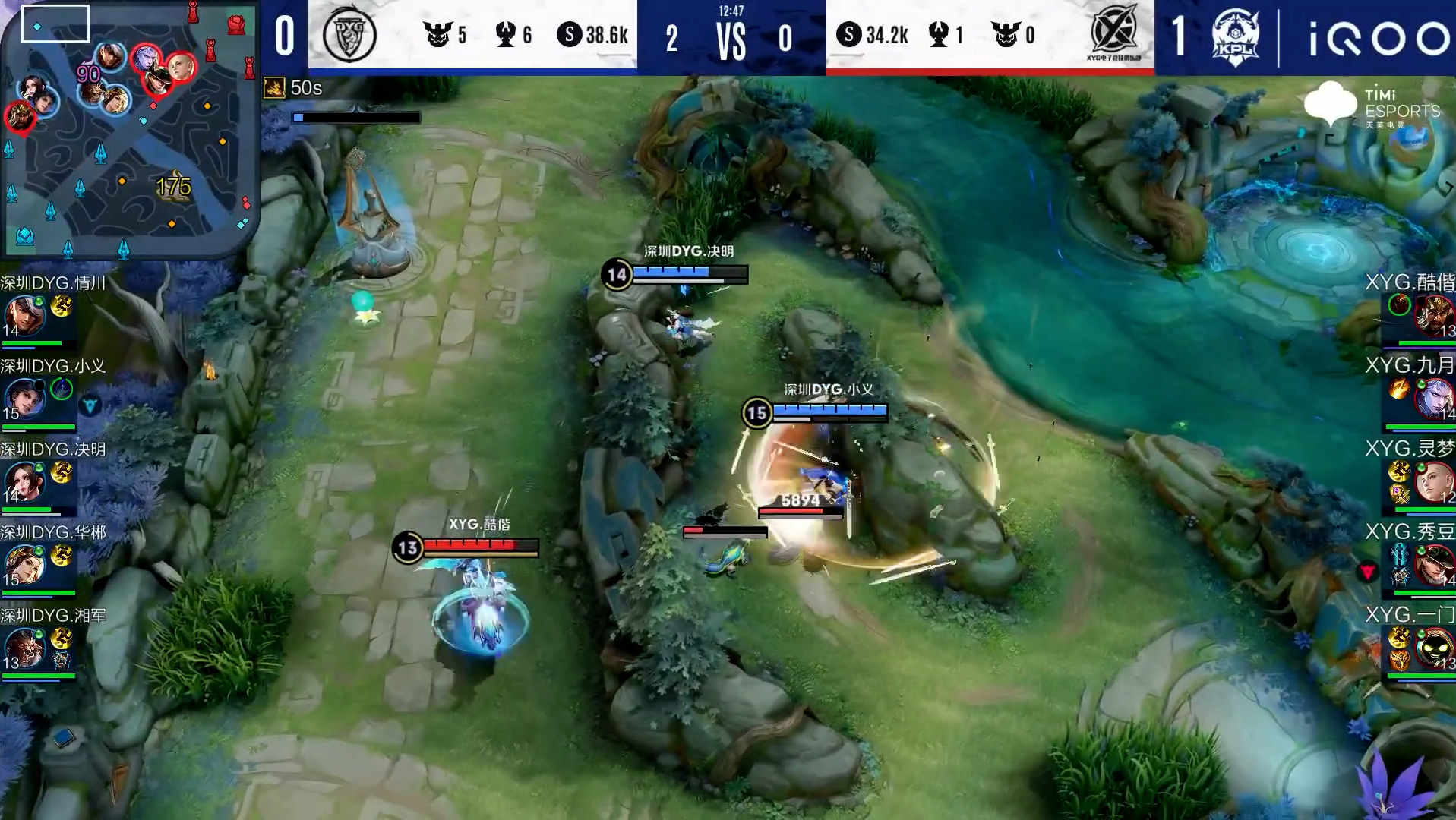Viewport: 1456px width, 820px height.
Task: Click the DYG team logo on scoreboard
Action: 349,35
